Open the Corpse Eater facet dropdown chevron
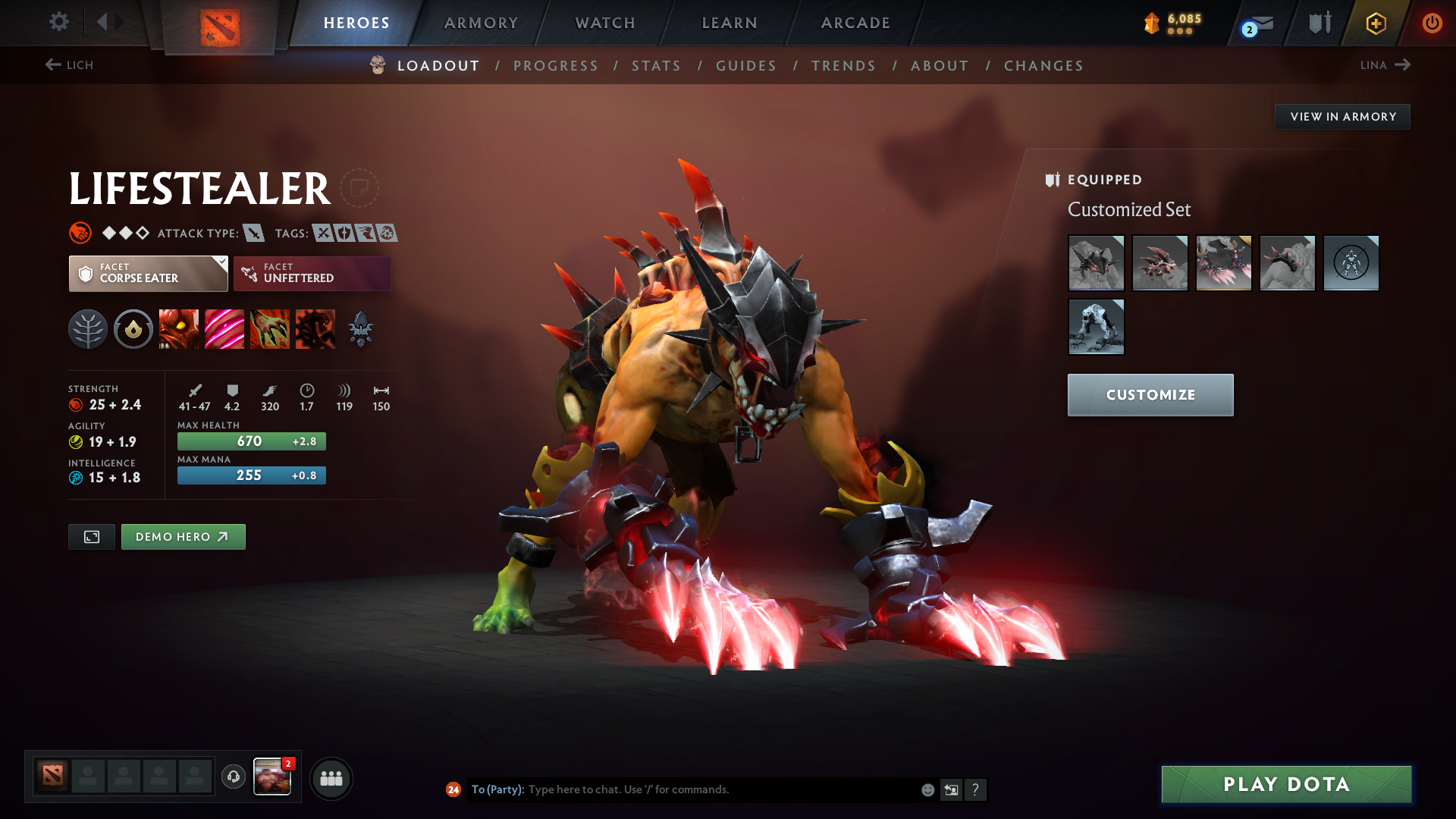This screenshot has height=819, width=1456. point(221,263)
